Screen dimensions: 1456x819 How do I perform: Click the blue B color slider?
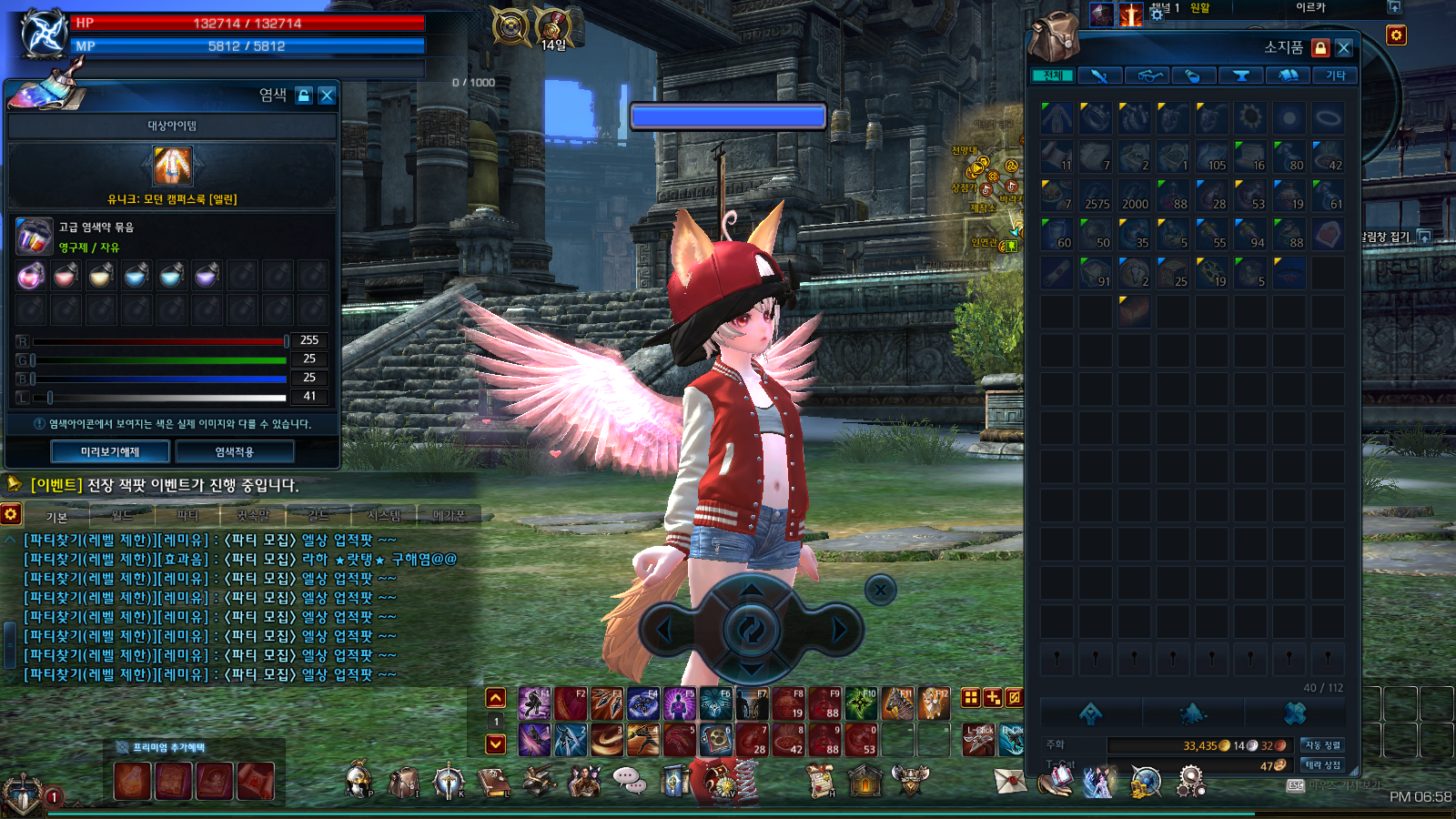point(159,379)
